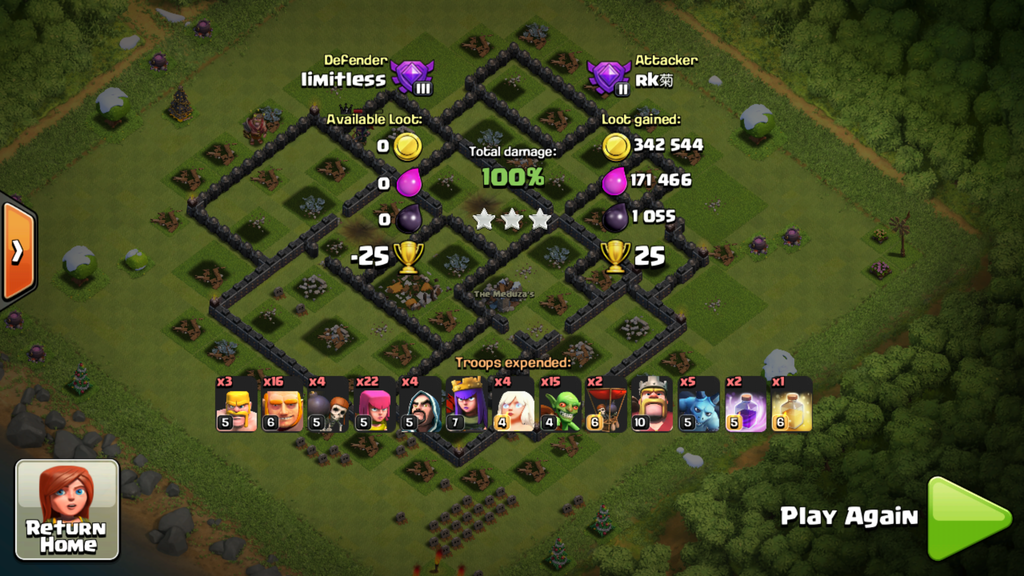The width and height of the screenshot is (1024, 576).
Task: Choose the blue Minion troop card
Action: (699, 405)
